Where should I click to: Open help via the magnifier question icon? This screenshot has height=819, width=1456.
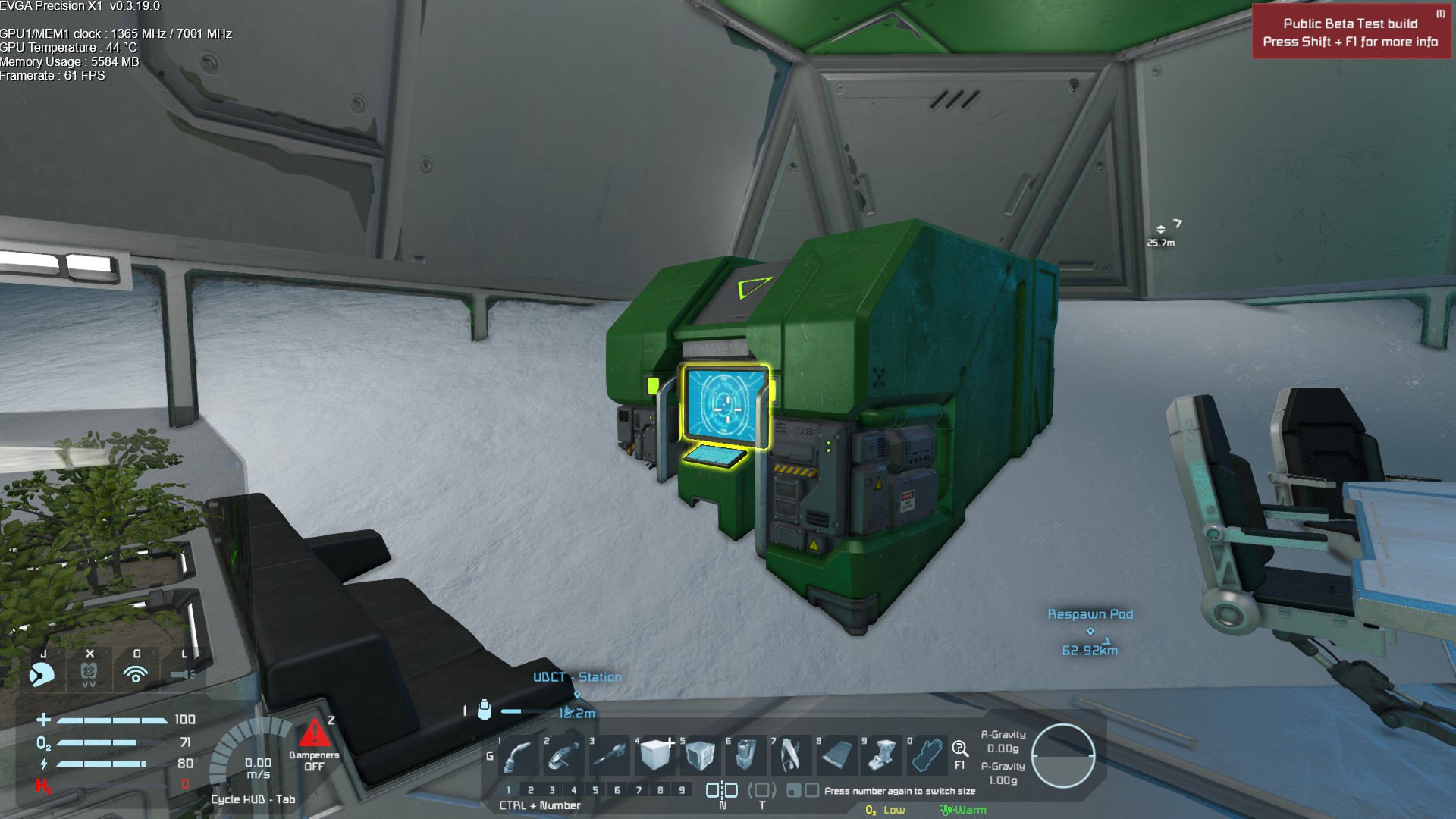[x=960, y=750]
